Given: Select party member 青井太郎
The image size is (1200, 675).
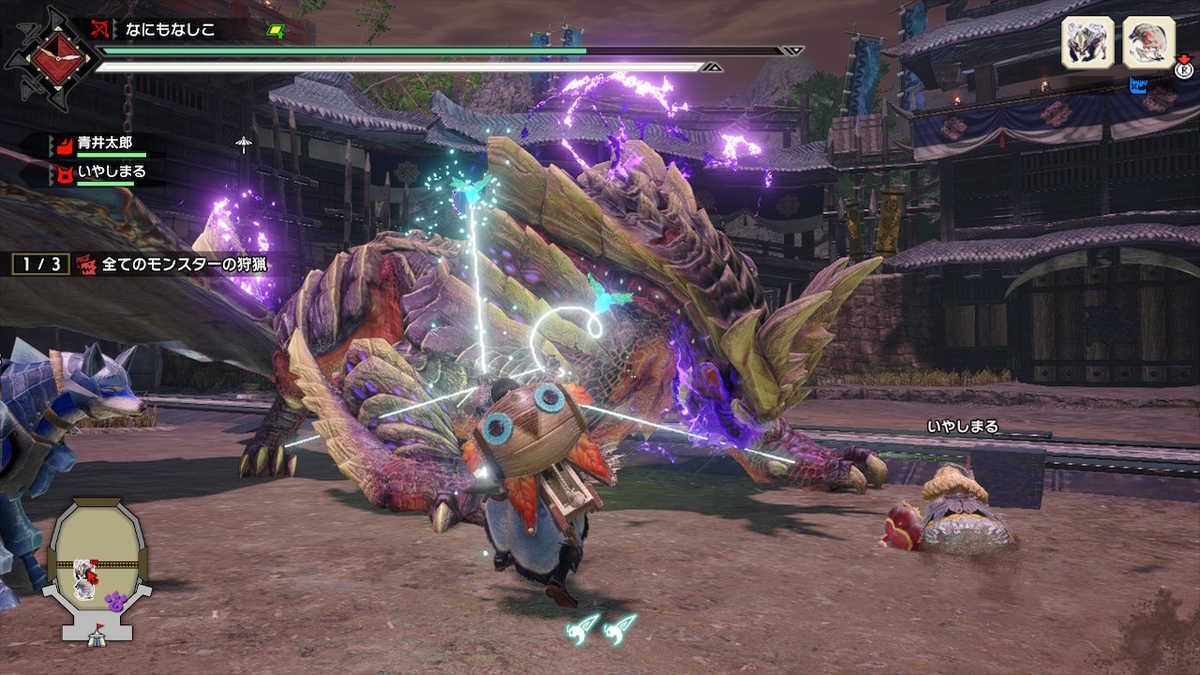Looking at the screenshot, I should click(x=104, y=143).
